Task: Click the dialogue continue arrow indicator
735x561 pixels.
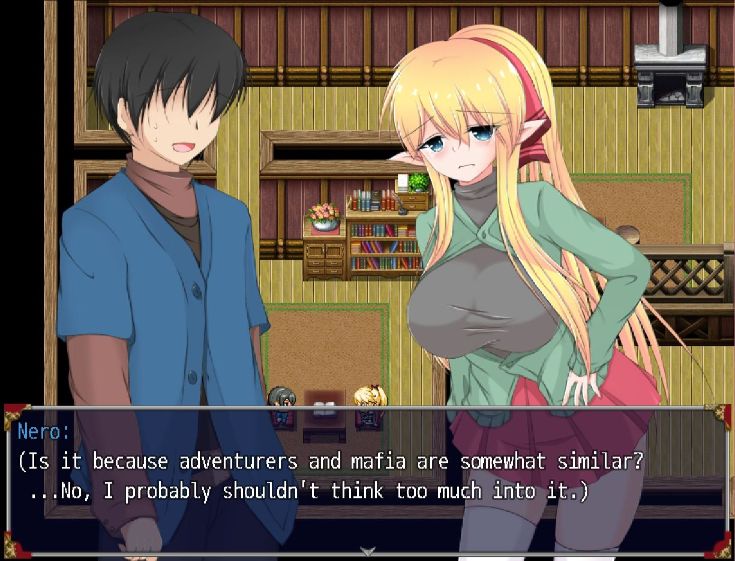Action: 367,551
